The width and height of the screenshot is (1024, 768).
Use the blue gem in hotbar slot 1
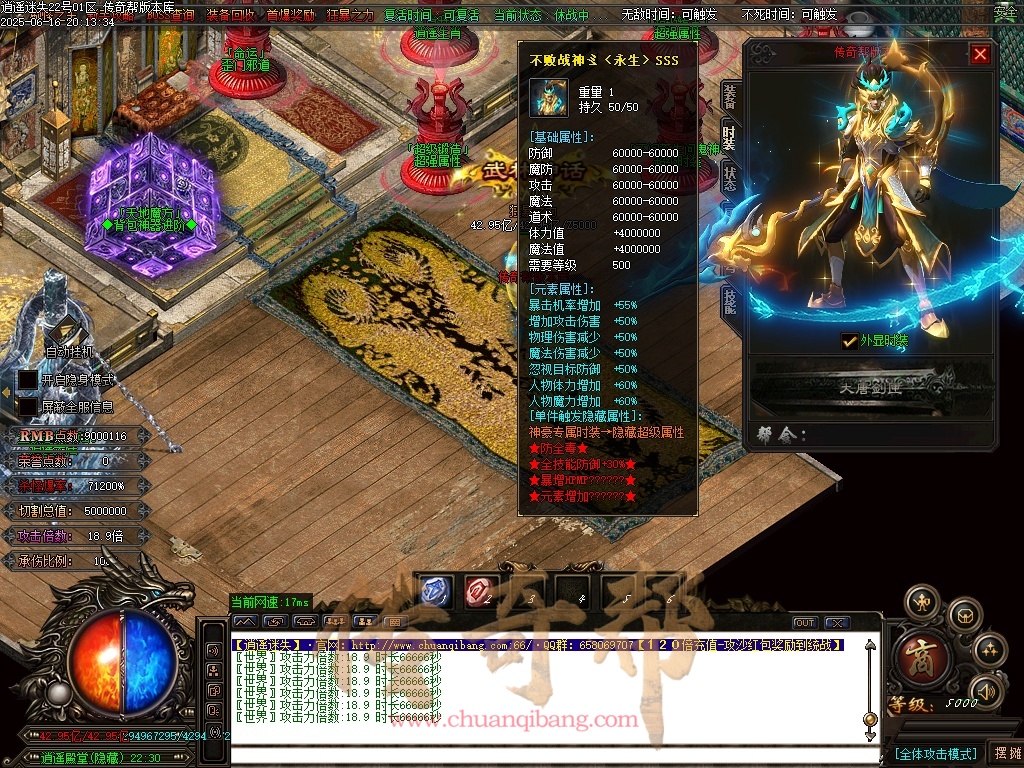click(x=433, y=591)
